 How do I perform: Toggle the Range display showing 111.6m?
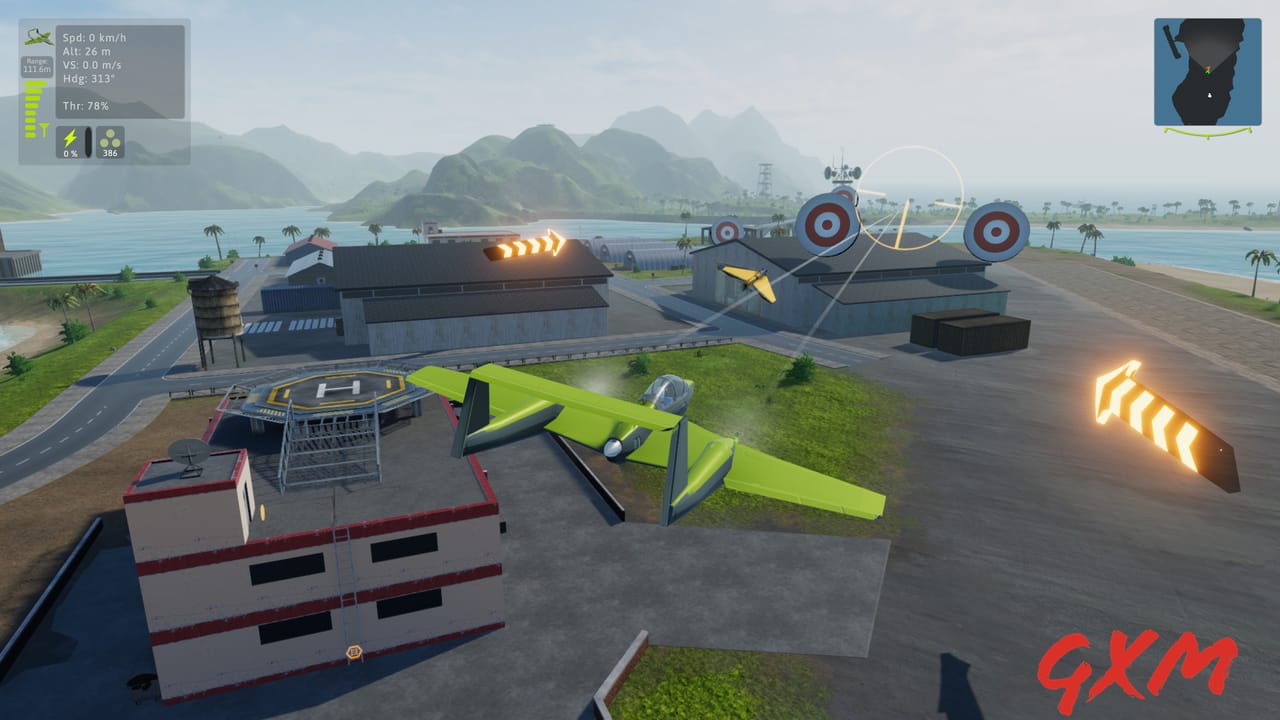37,65
